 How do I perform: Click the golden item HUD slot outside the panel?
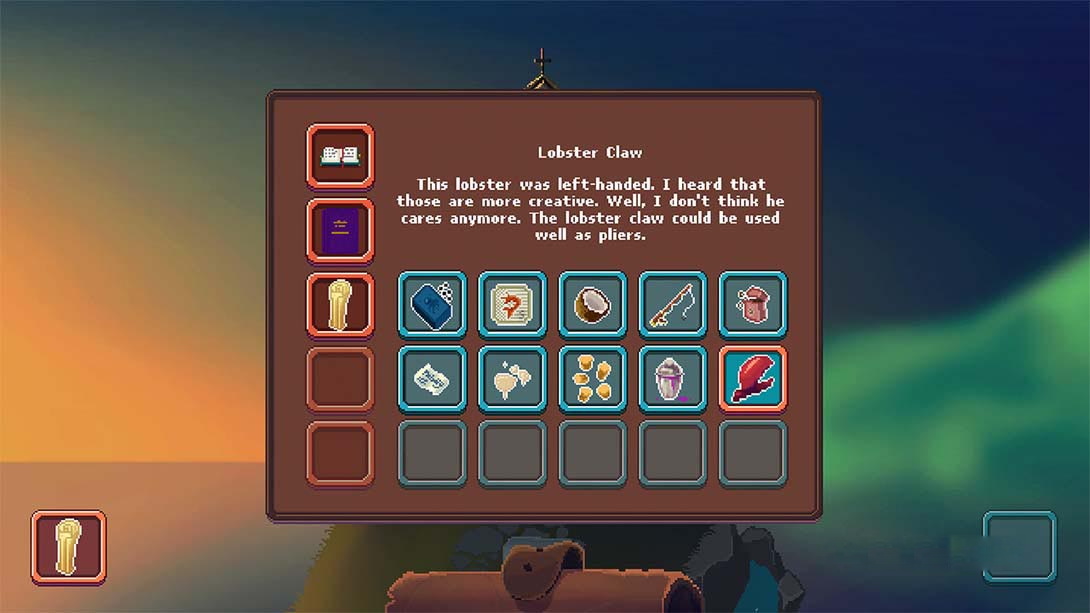68,547
